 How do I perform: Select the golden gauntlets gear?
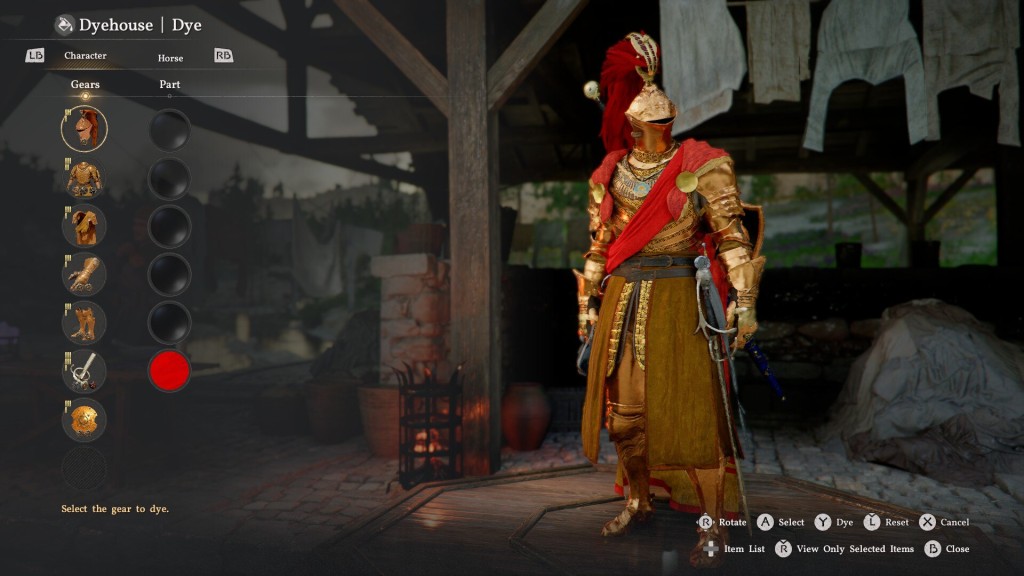coord(84,274)
